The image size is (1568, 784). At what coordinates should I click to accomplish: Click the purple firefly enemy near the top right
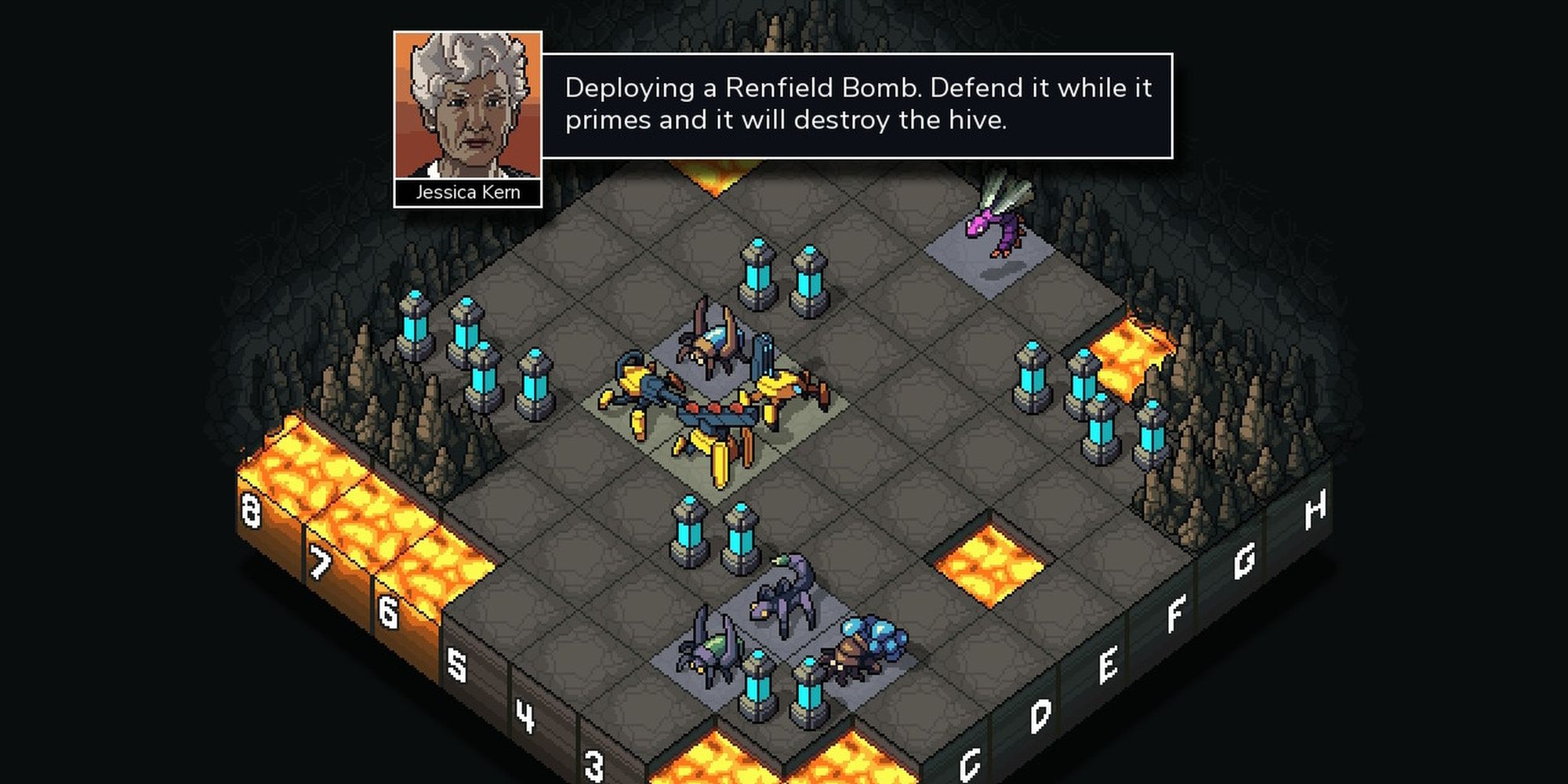tap(994, 231)
